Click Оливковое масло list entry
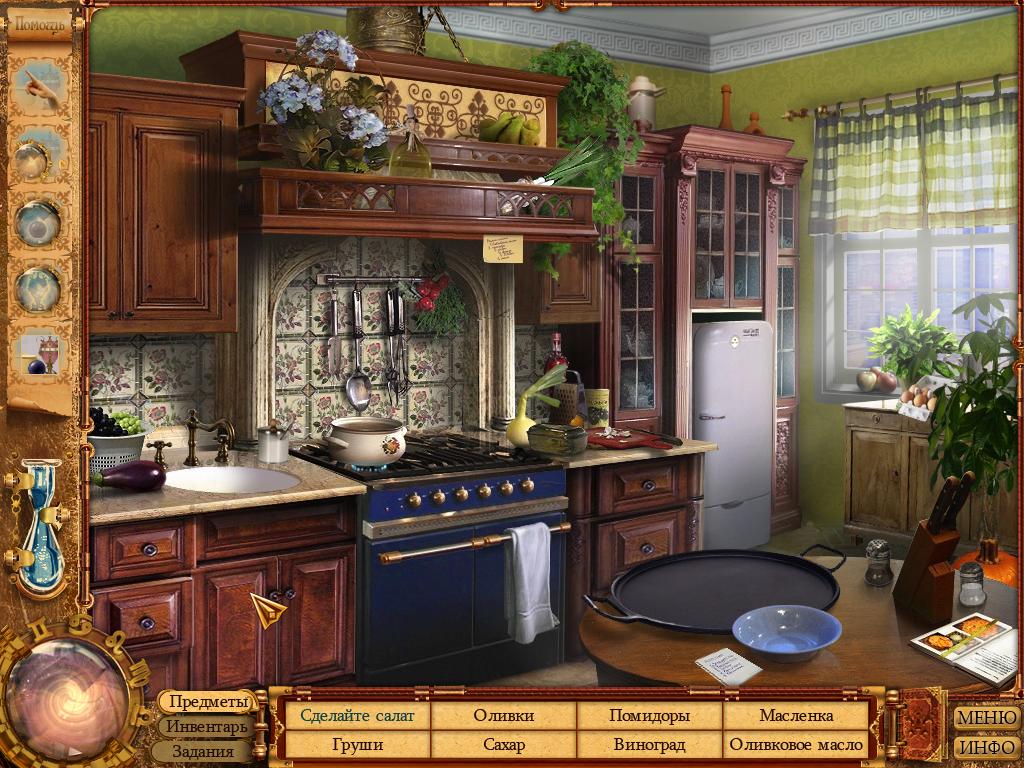The height and width of the screenshot is (768, 1024). [x=796, y=745]
